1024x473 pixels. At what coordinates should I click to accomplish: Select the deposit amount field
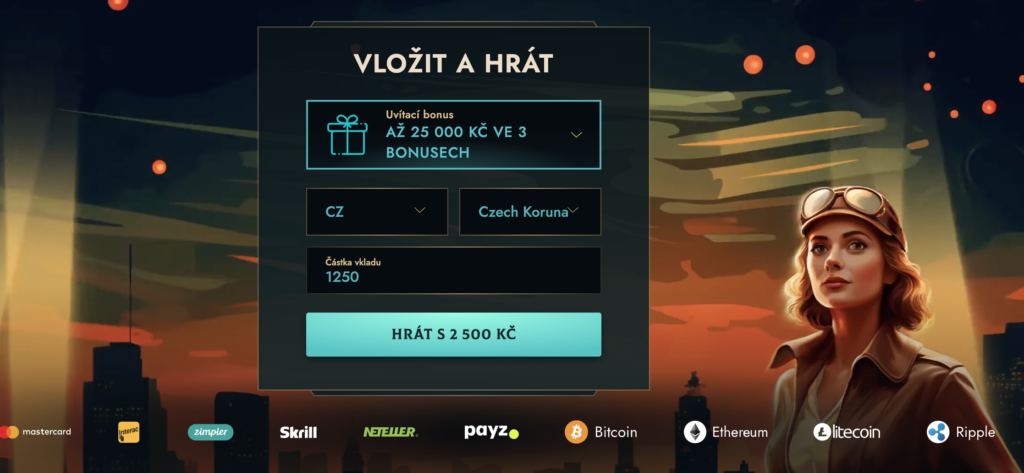click(453, 270)
